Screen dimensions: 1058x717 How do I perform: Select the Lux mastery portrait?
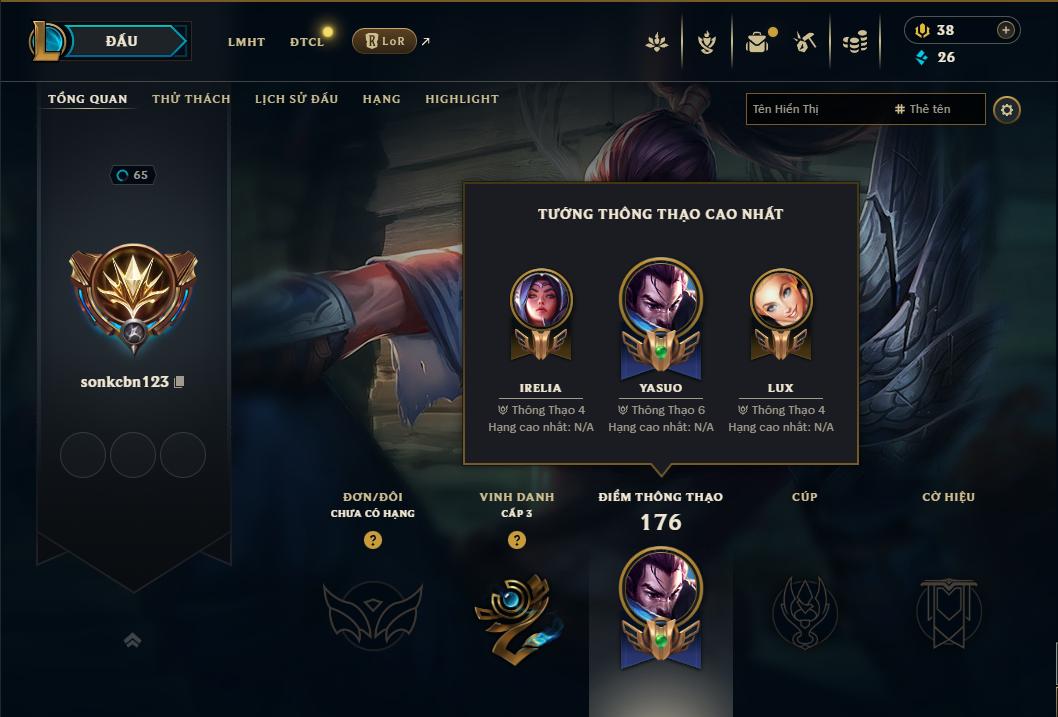coord(781,300)
